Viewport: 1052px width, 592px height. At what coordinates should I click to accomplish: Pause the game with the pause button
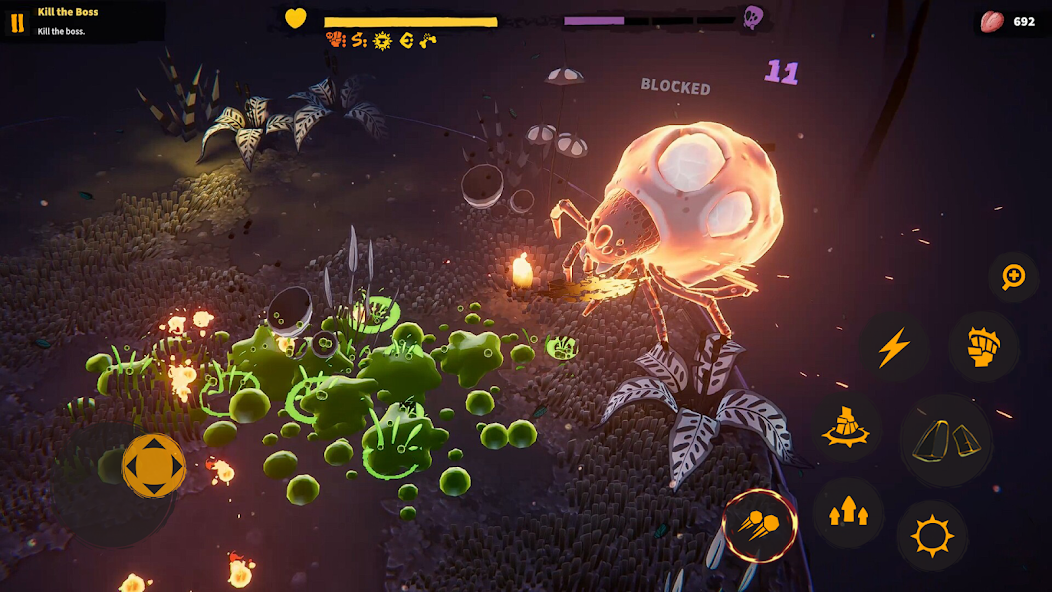click(17, 22)
